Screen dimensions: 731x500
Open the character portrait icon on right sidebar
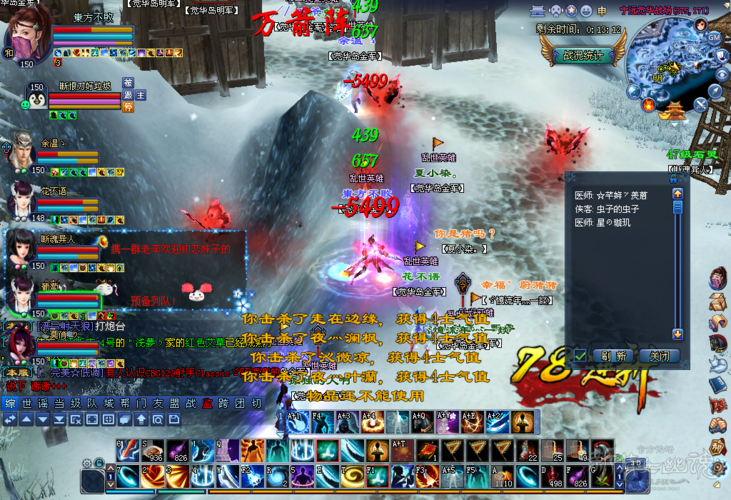click(716, 279)
